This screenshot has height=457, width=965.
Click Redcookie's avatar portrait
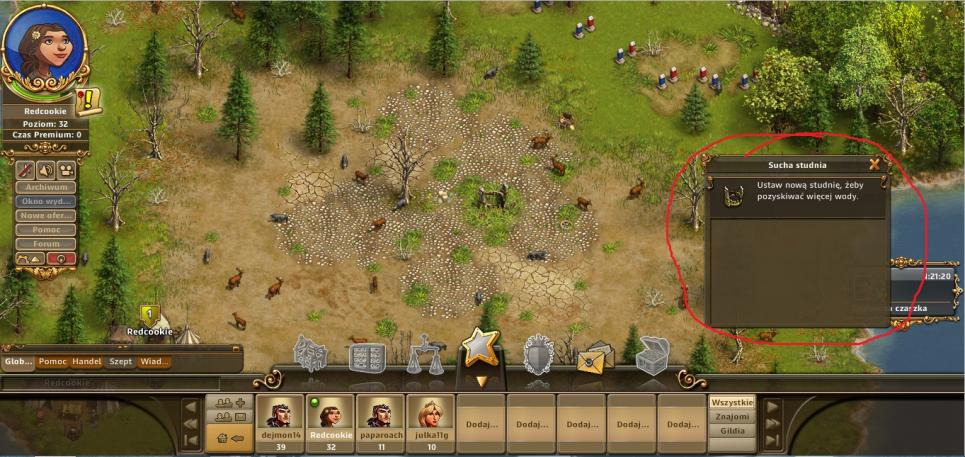(x=44, y=50)
